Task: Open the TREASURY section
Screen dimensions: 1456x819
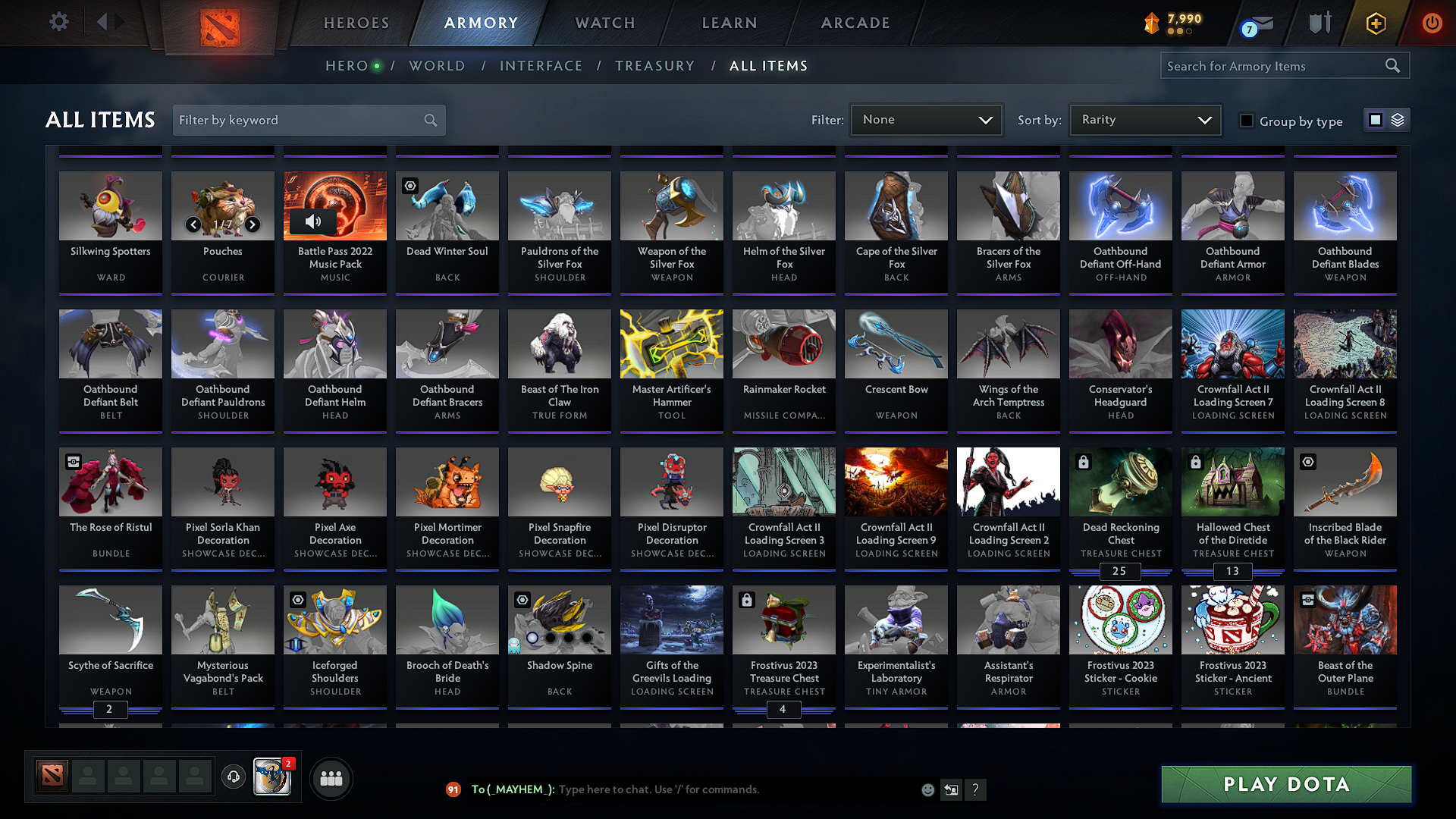Action: (x=655, y=65)
